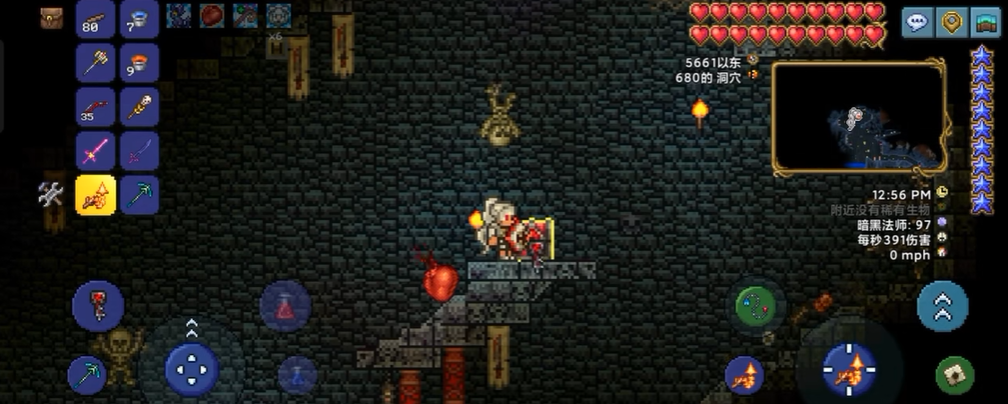This screenshot has height=404, width=1008.
Task: Open the inventory bag
Action: (50, 18)
